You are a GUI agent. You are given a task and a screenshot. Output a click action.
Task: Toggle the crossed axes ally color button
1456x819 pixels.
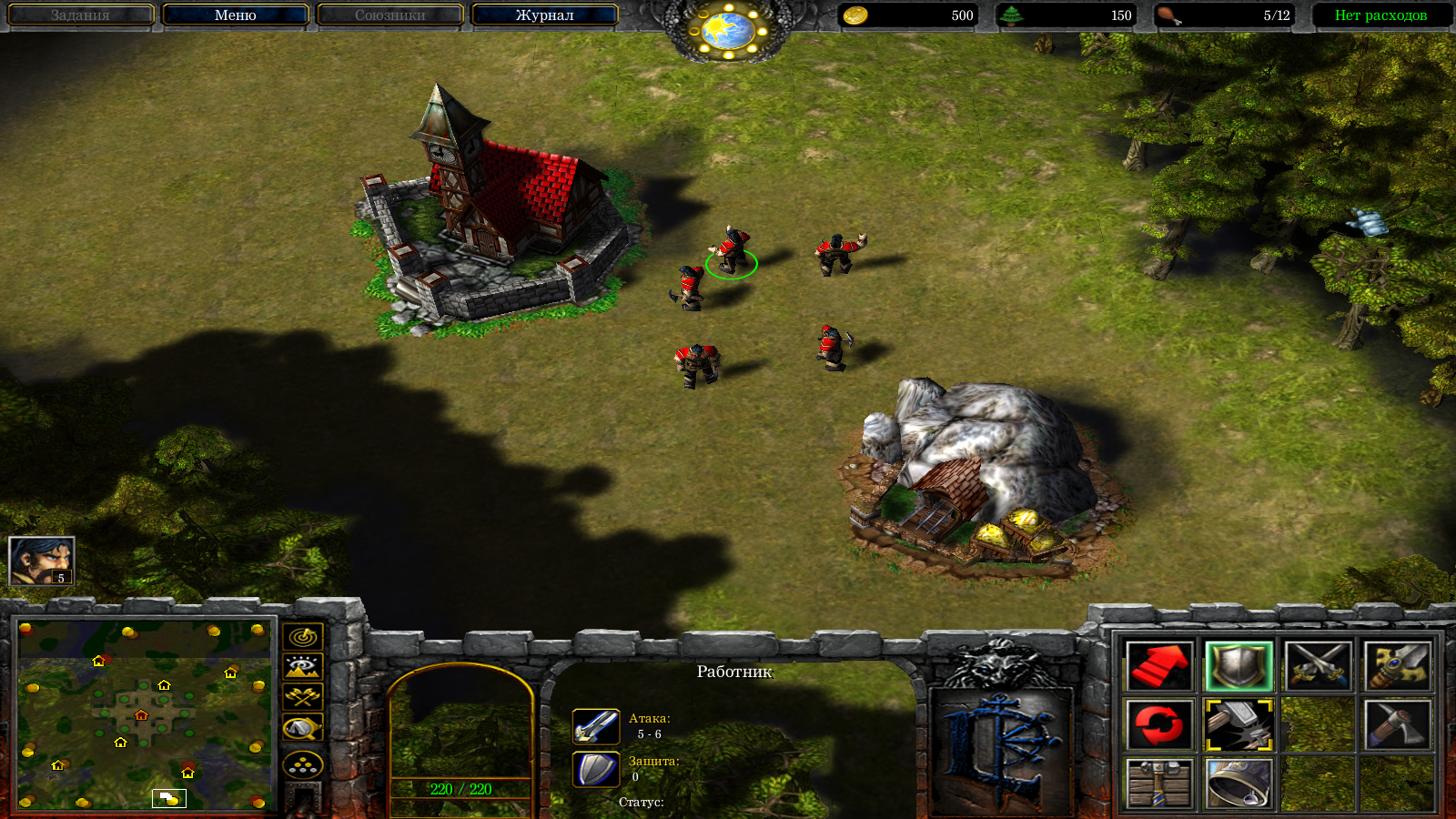click(x=303, y=697)
